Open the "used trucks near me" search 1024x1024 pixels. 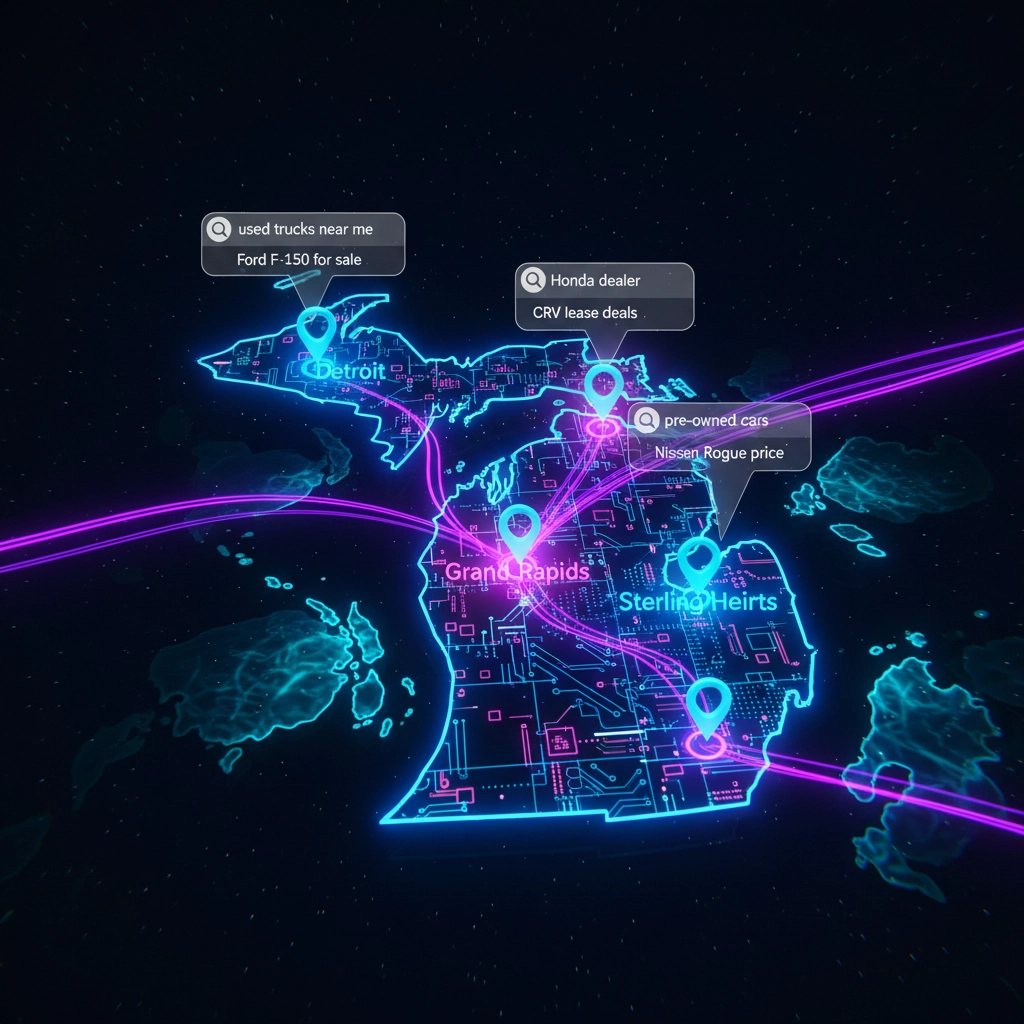click(303, 229)
